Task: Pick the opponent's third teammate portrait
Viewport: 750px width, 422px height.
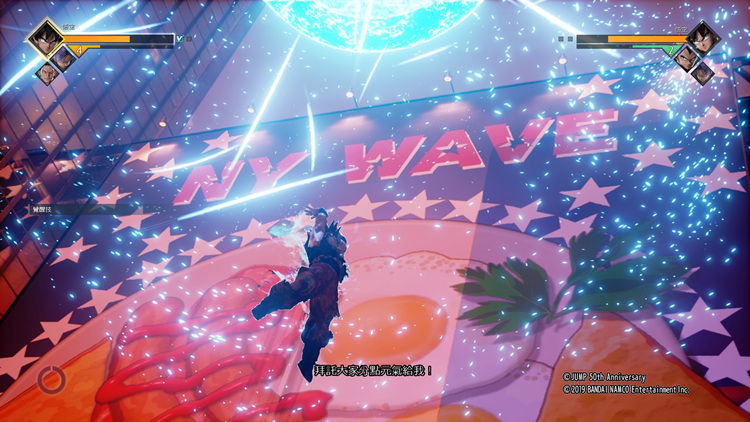Action: coord(702,72)
